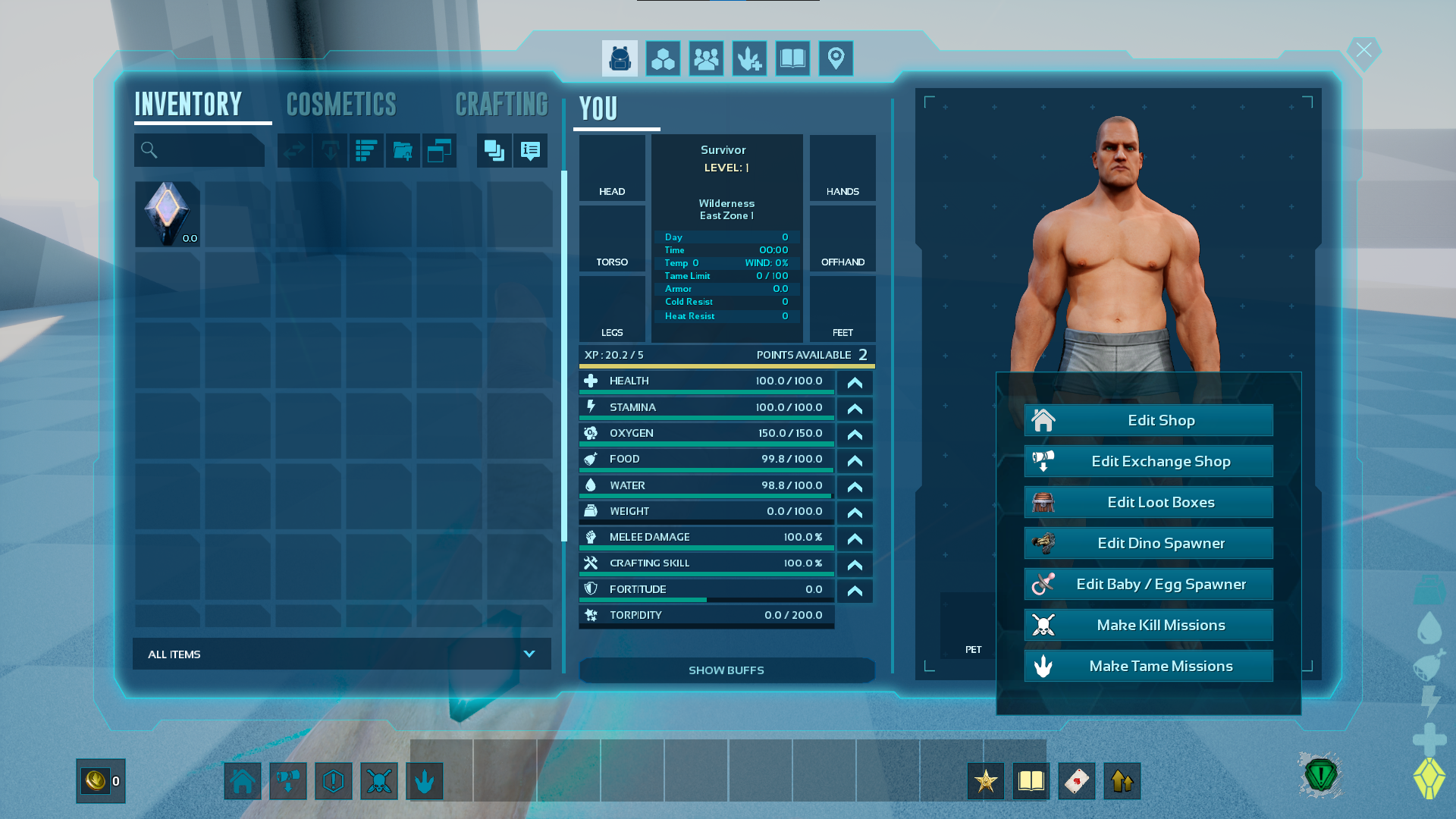Open the map marker panel icon
The image size is (1456, 819).
click(836, 58)
